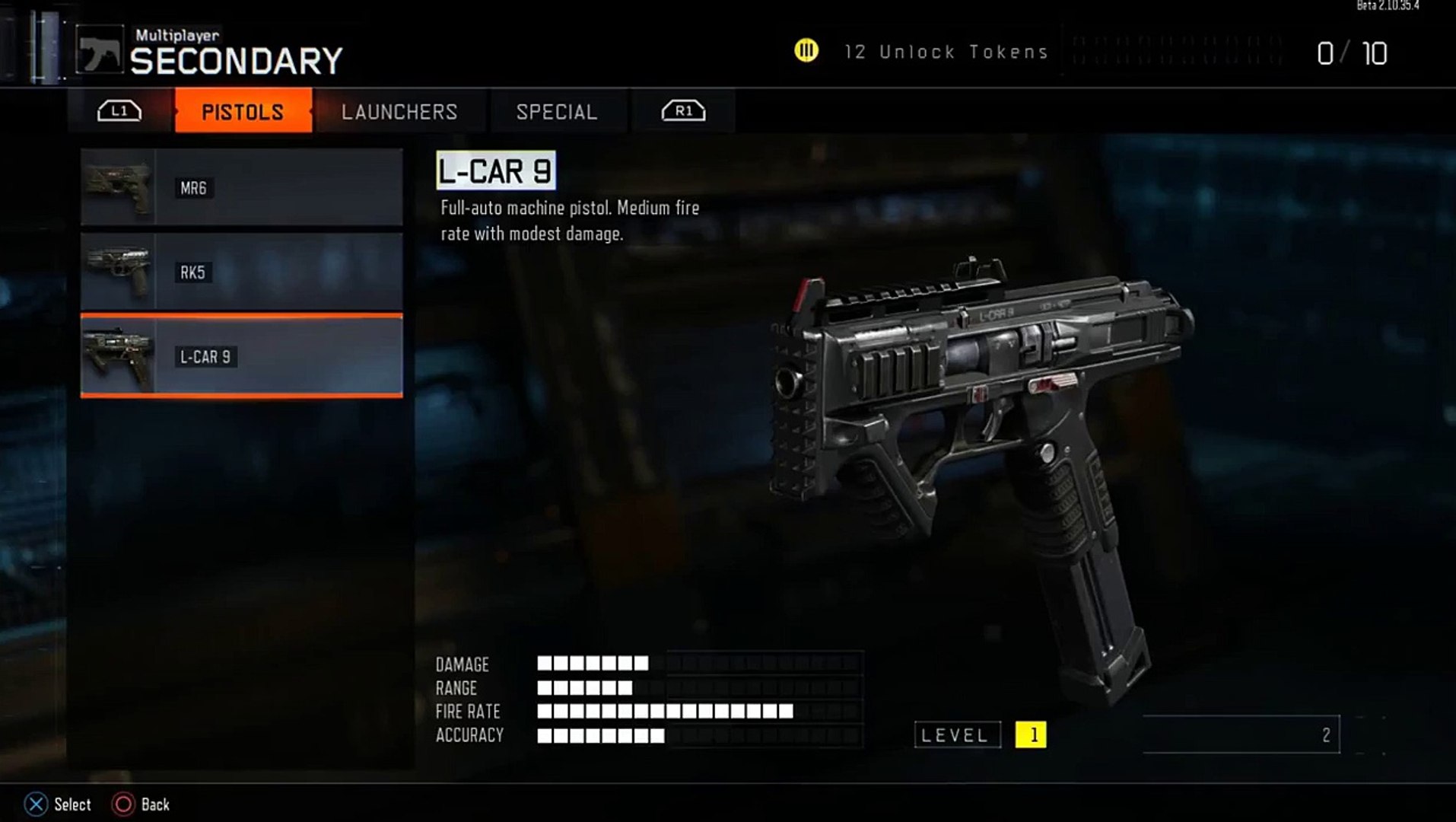Select the MR6 pistol

click(x=241, y=187)
